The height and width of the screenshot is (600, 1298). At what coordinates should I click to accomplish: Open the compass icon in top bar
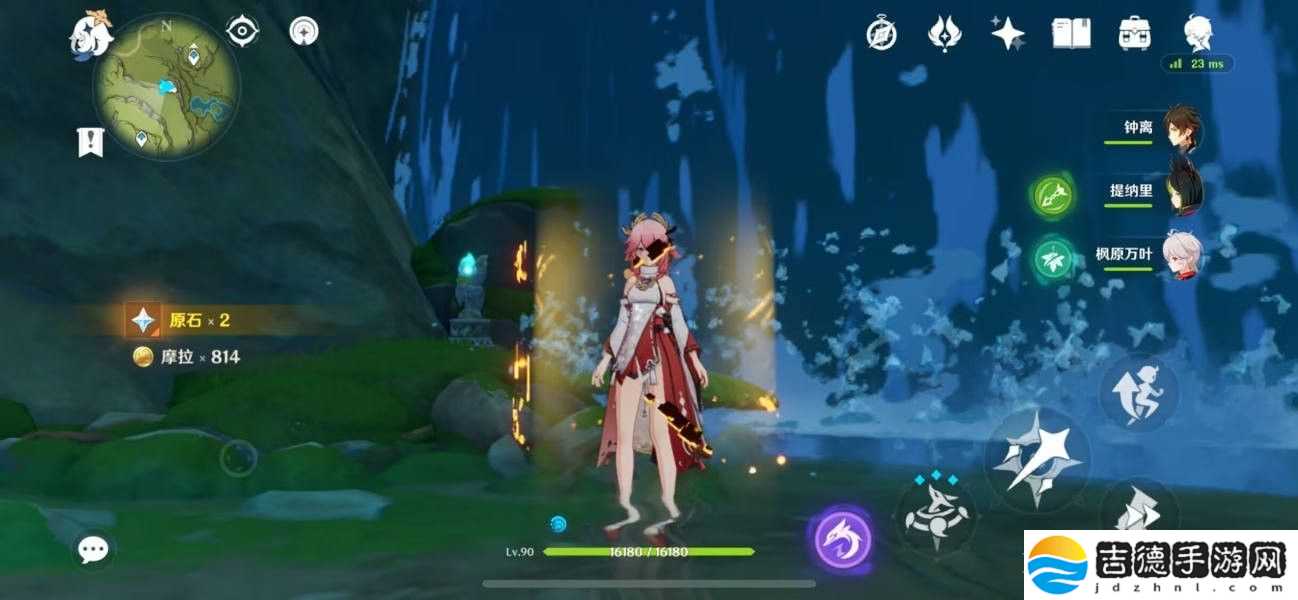[881, 34]
